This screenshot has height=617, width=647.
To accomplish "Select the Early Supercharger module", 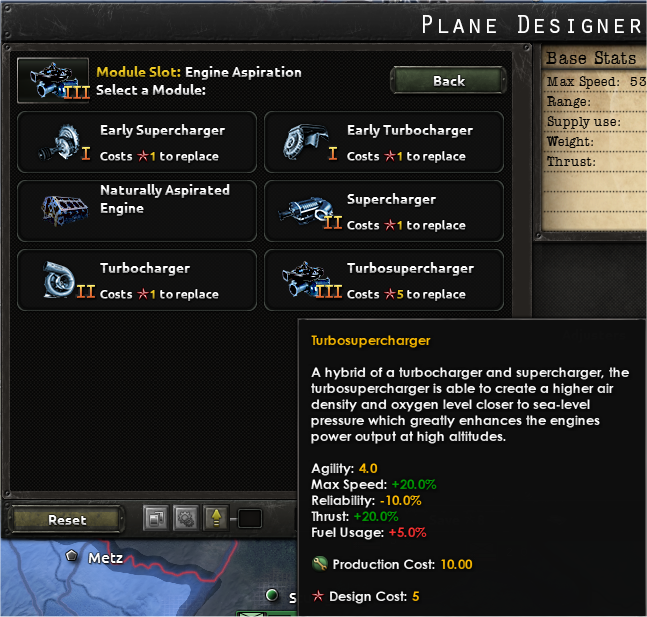I will tap(137, 142).
